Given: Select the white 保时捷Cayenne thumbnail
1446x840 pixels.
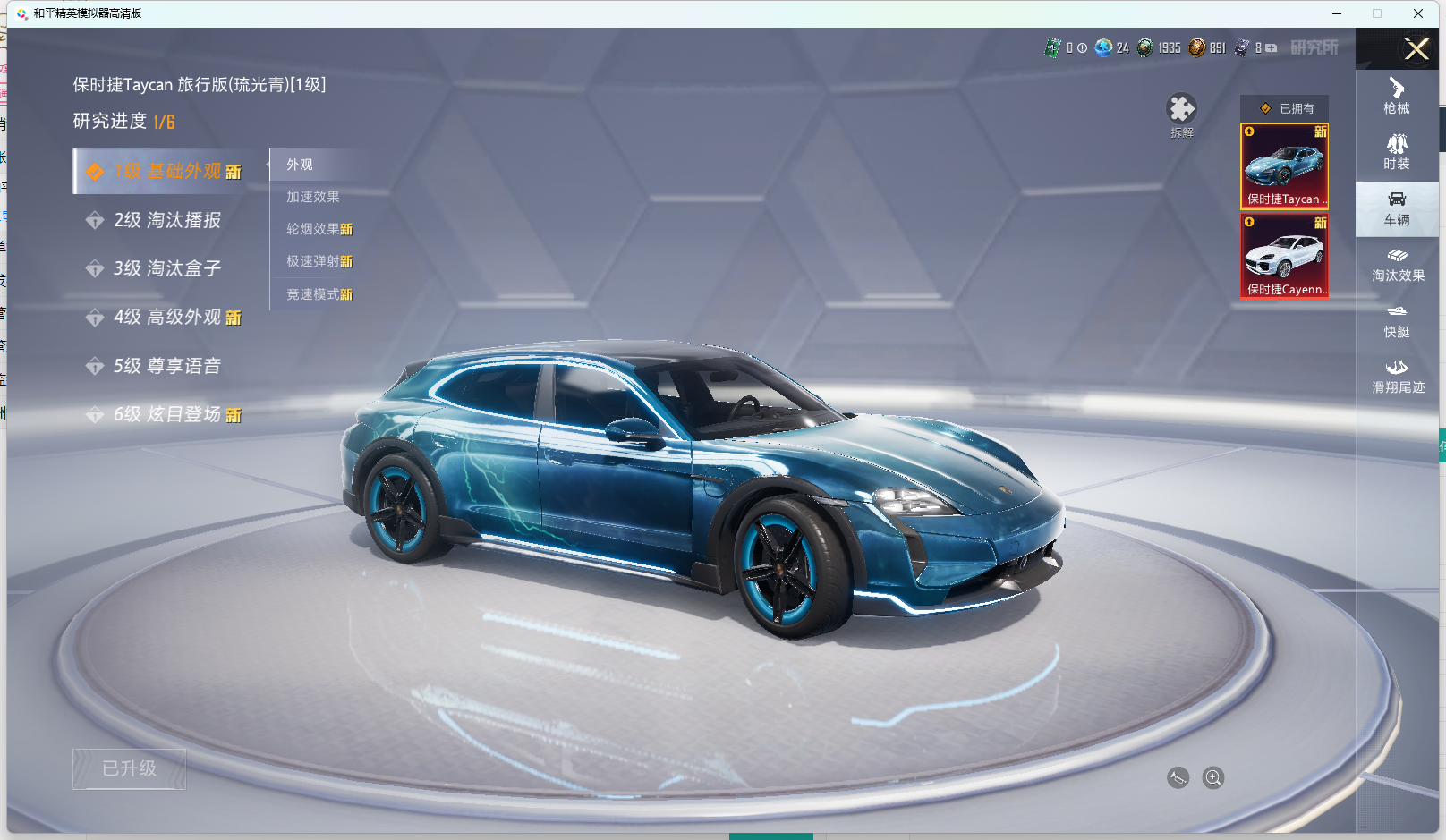Looking at the screenshot, I should (x=1284, y=256).
